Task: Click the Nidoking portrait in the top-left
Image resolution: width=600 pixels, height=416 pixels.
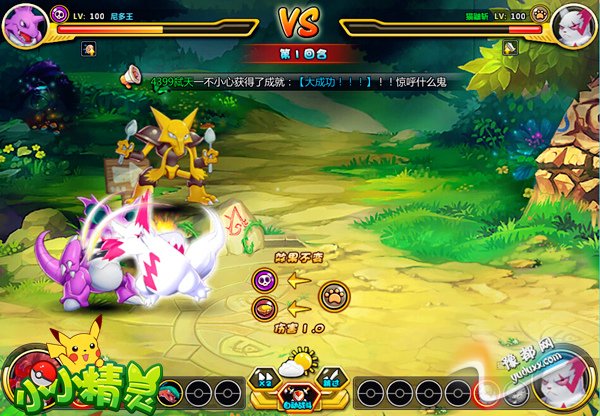Action: [24, 24]
